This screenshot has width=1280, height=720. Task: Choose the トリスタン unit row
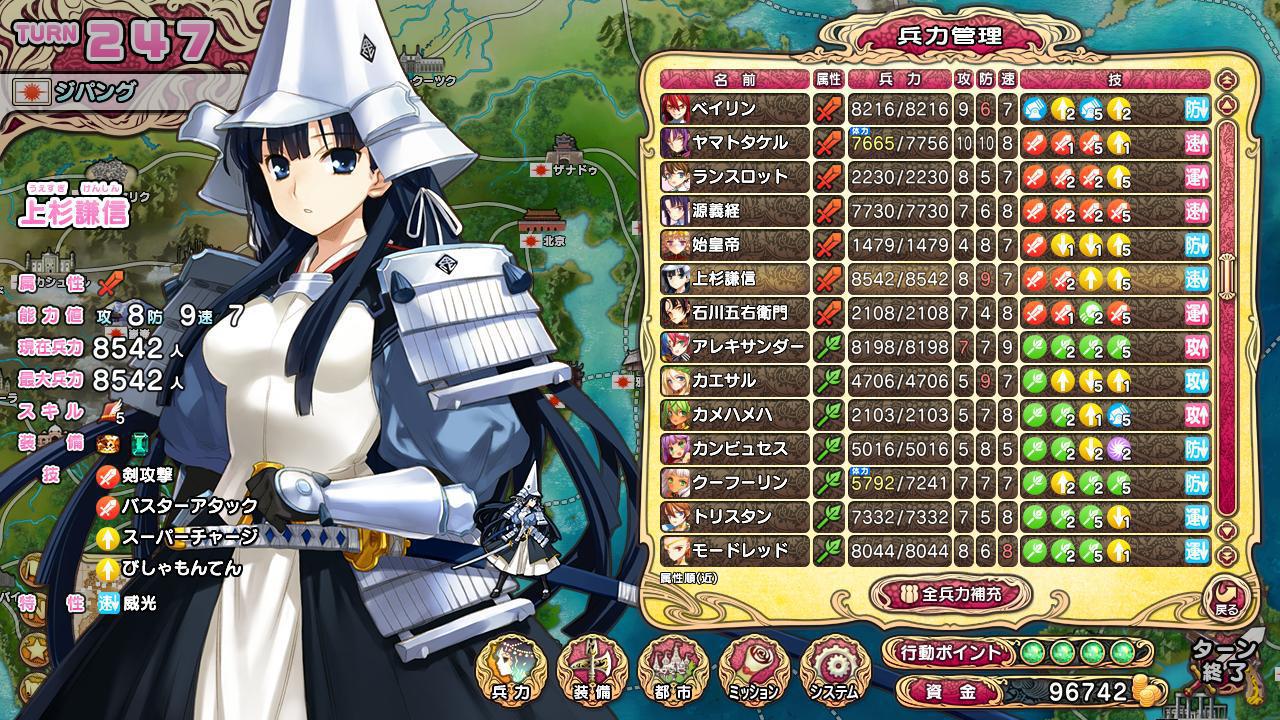[x=735, y=517]
